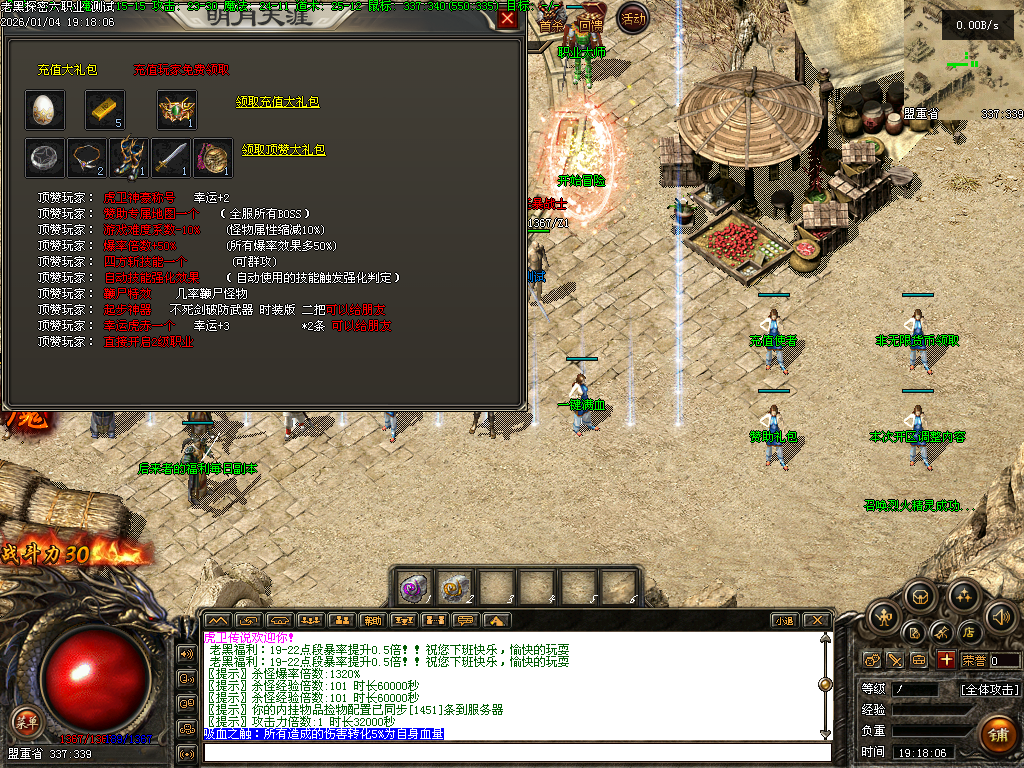Open the 活动 events button
Screen dimensions: 1024x768
[632, 17]
